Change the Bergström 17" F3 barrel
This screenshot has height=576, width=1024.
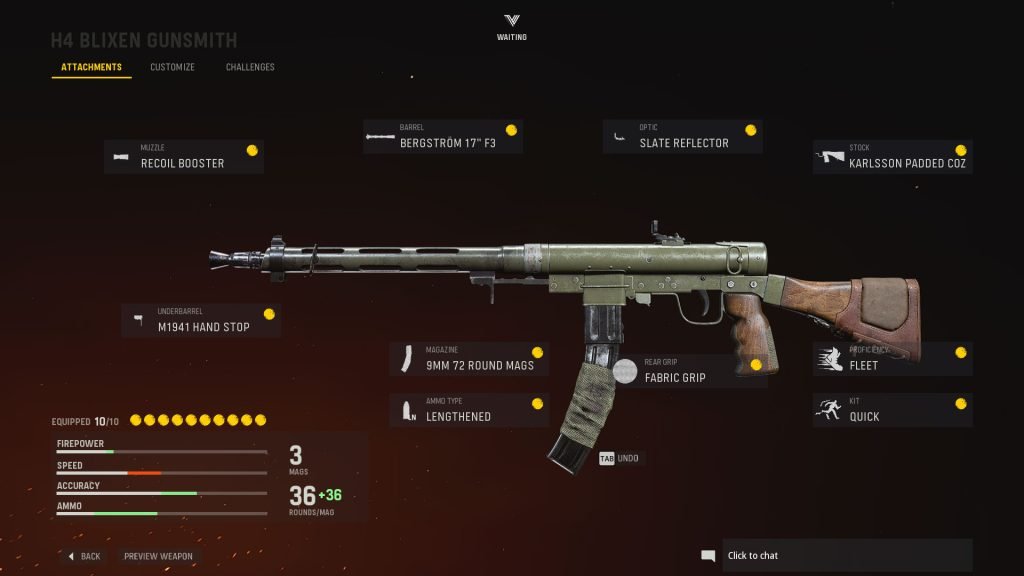pos(443,137)
